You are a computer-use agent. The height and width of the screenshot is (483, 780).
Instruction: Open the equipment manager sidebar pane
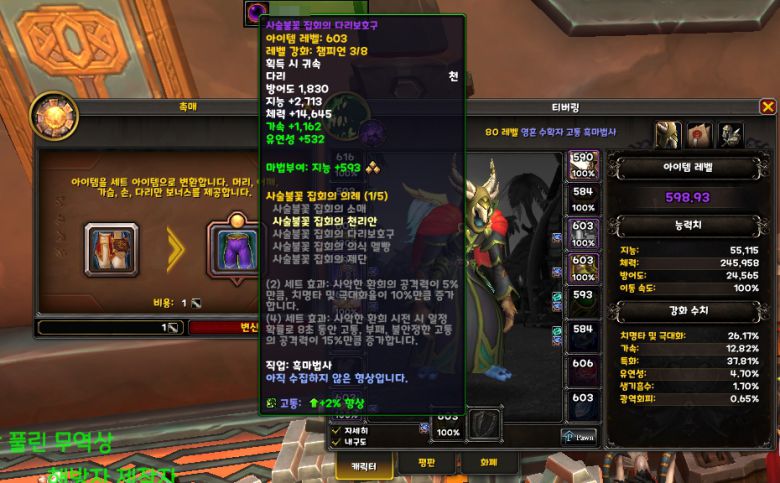(731, 134)
